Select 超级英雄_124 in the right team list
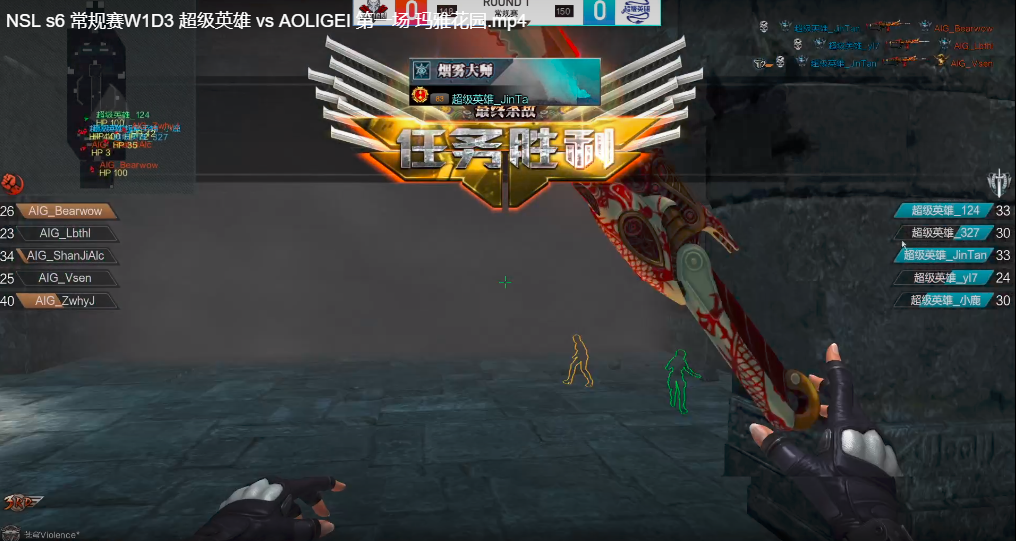 [x=945, y=210]
